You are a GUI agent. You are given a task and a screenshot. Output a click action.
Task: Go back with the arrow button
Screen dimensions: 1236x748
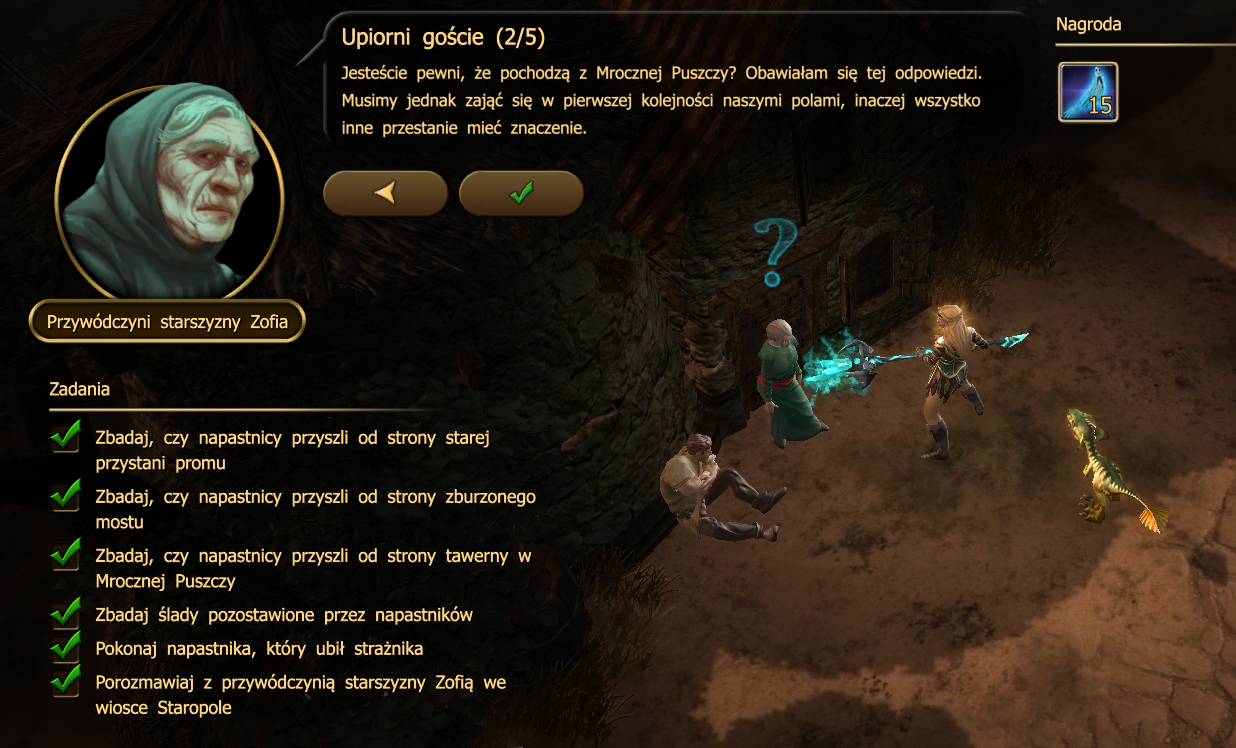pos(385,193)
